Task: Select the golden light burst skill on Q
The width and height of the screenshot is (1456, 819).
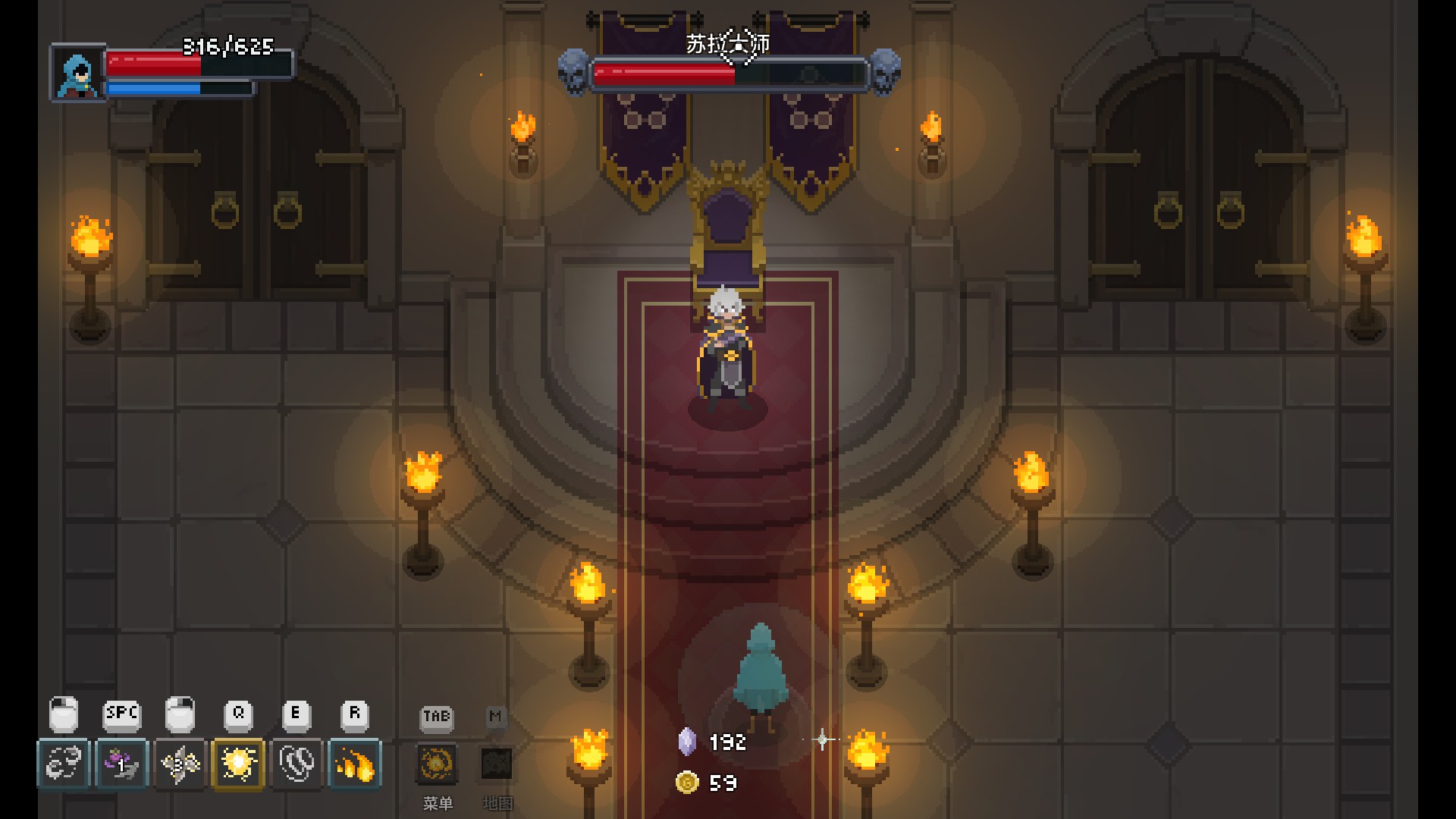Action: pos(238,764)
